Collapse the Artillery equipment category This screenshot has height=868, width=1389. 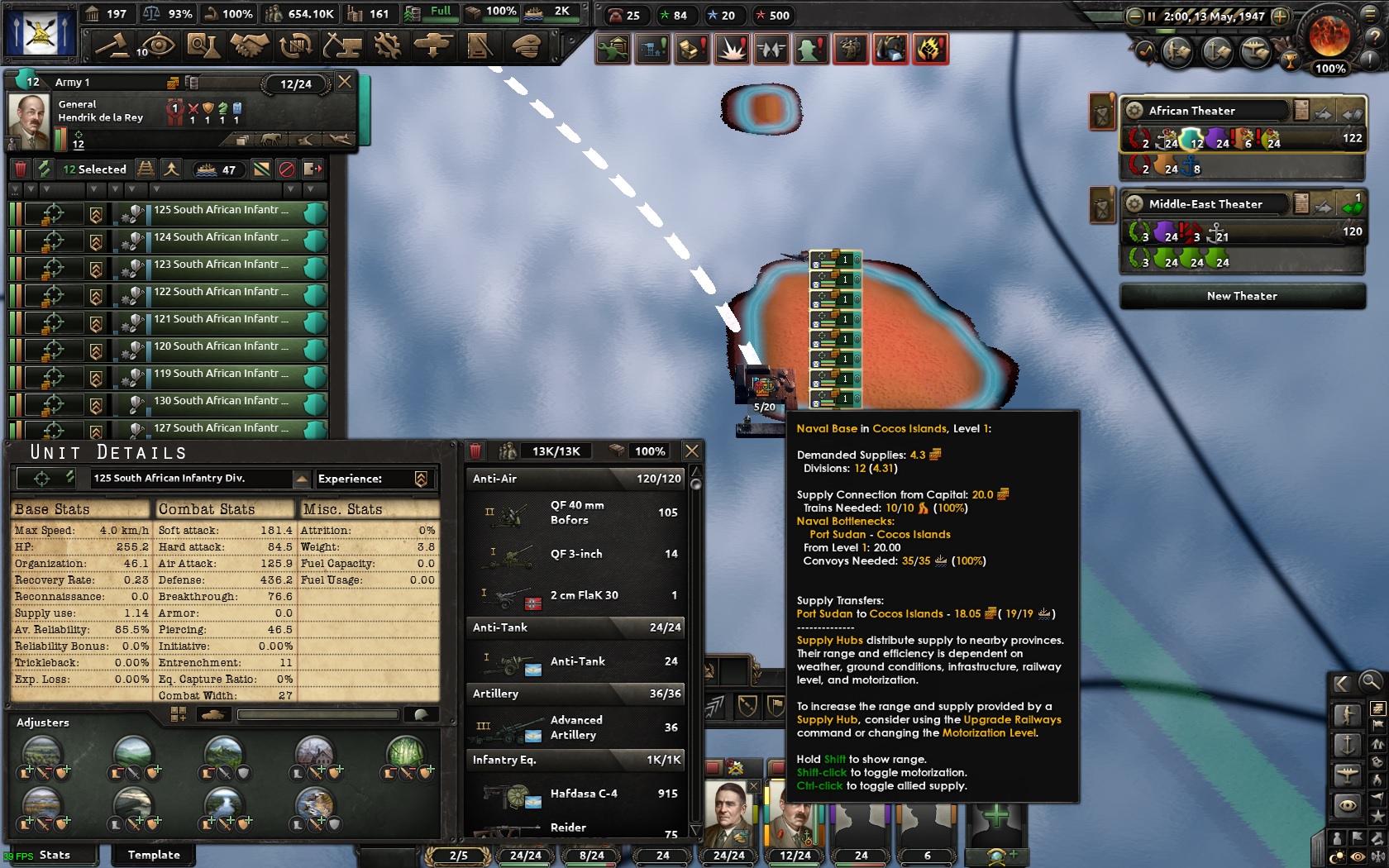coord(496,694)
